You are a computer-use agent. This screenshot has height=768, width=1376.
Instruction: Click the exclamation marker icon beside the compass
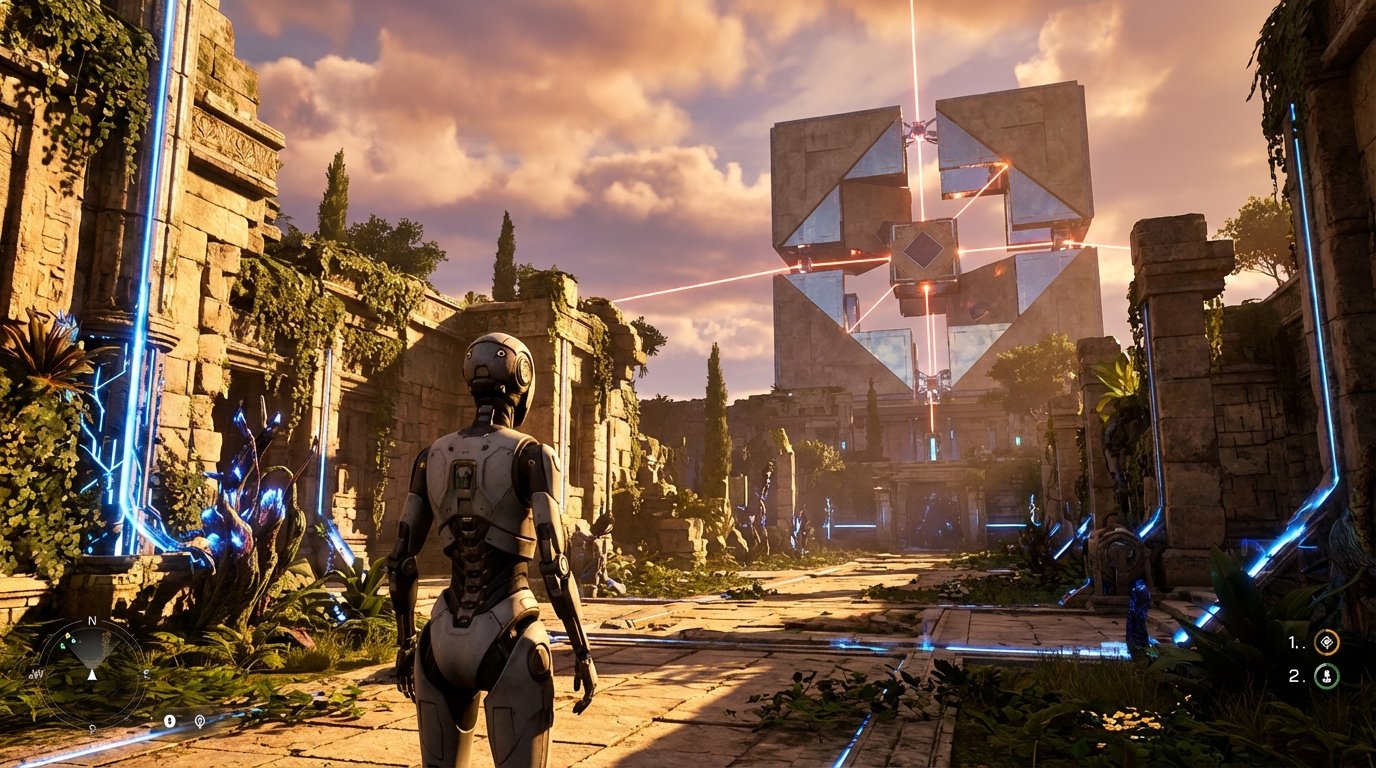point(170,721)
